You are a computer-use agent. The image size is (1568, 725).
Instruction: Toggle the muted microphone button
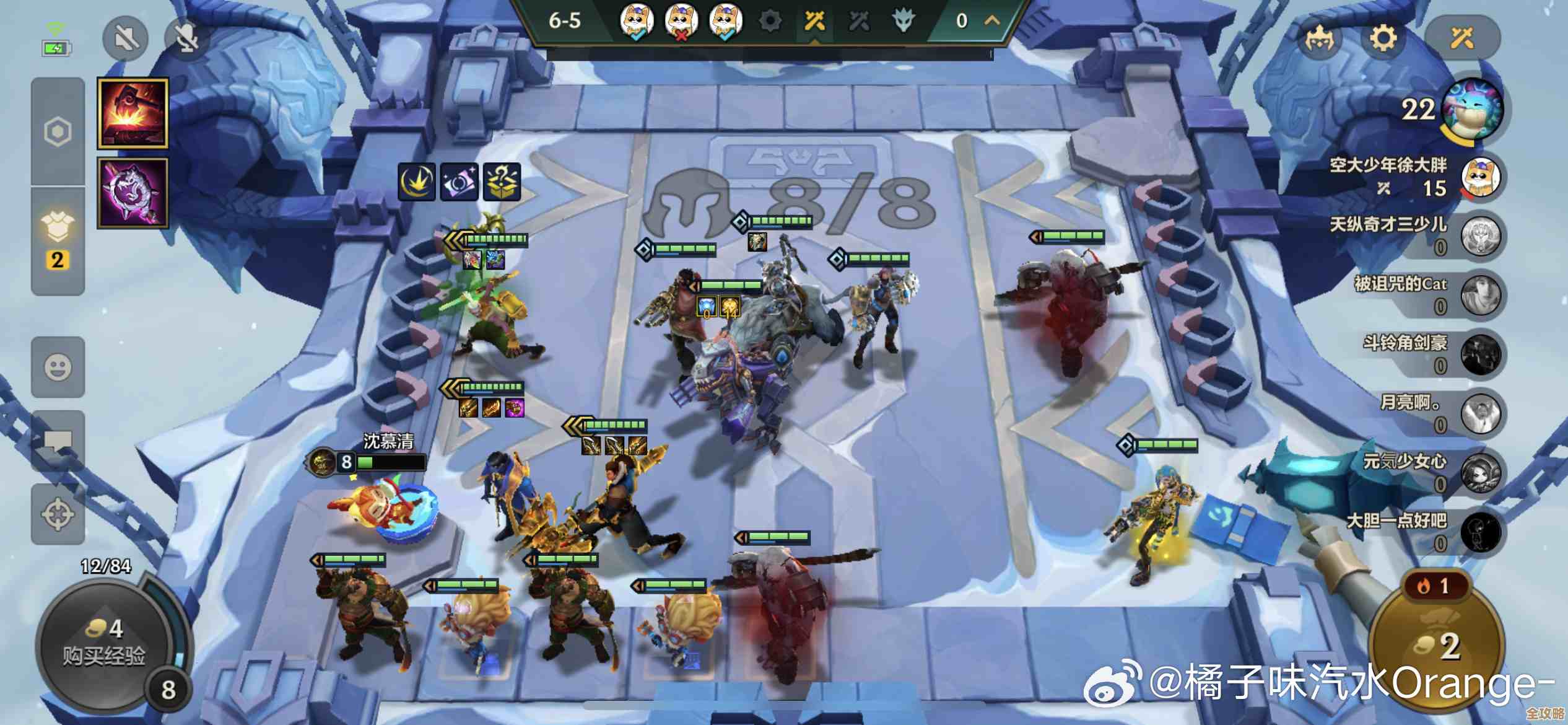(186, 38)
